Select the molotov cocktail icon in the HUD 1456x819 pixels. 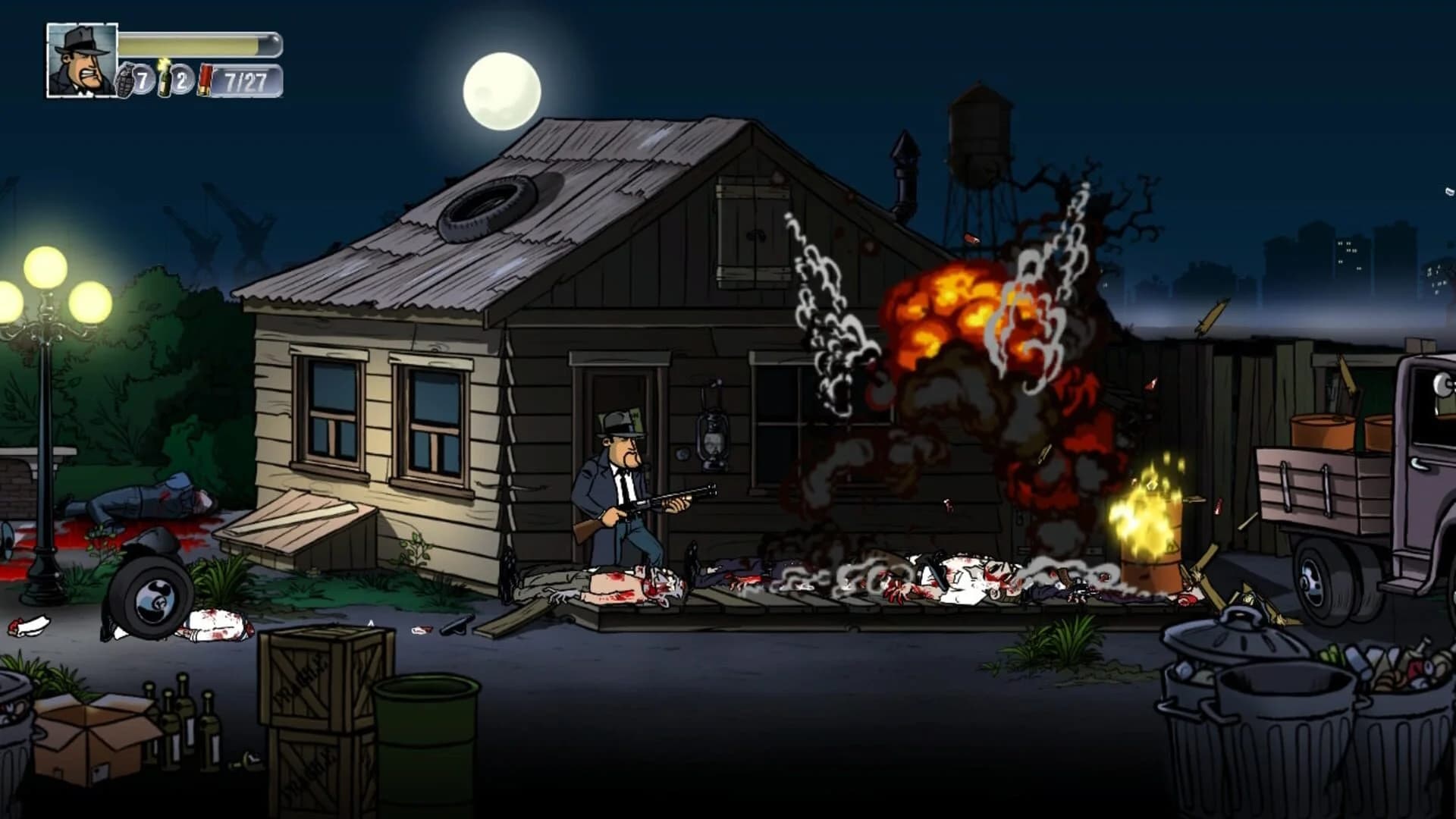click(165, 79)
